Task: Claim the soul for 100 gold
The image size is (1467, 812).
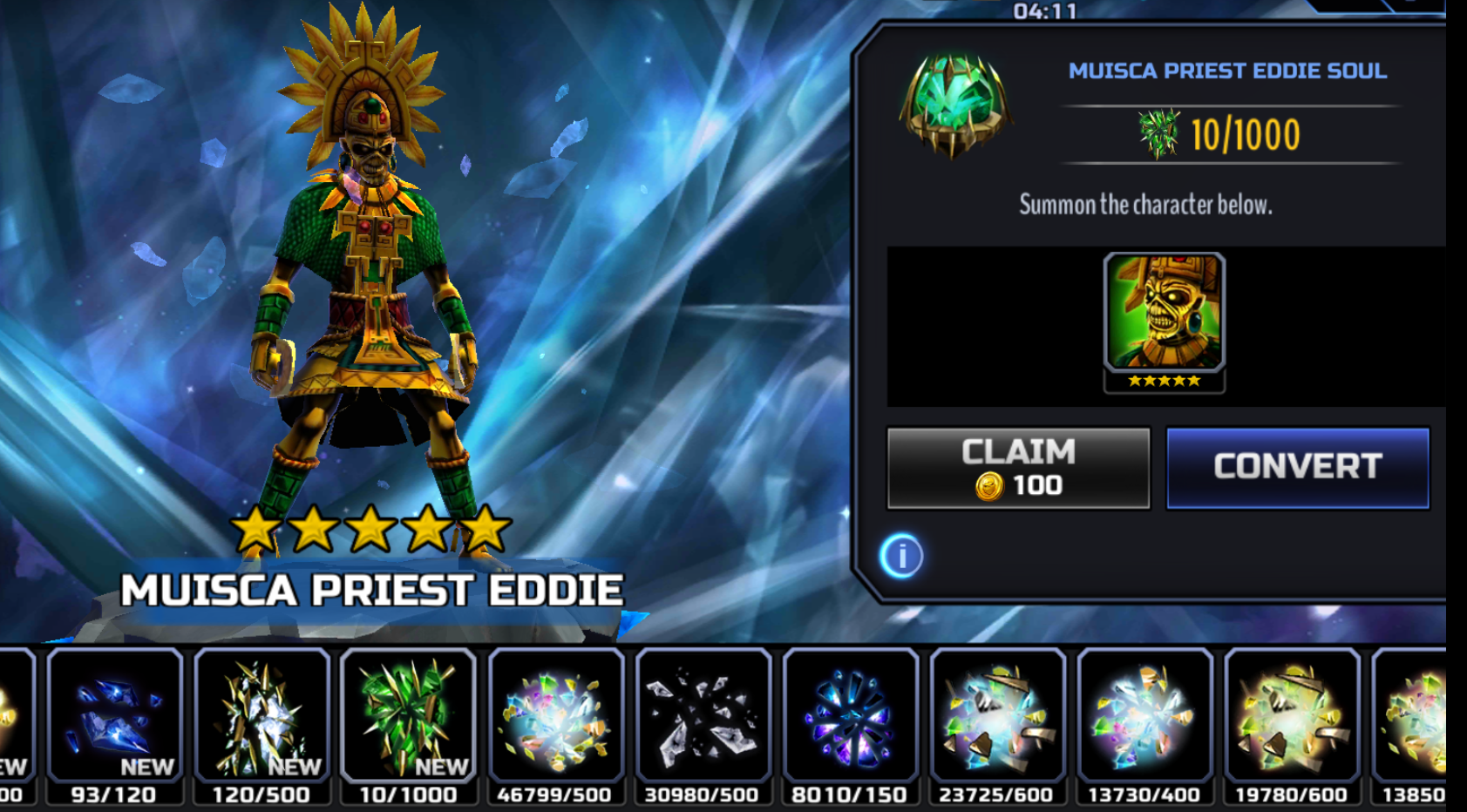Action: 1018,468
